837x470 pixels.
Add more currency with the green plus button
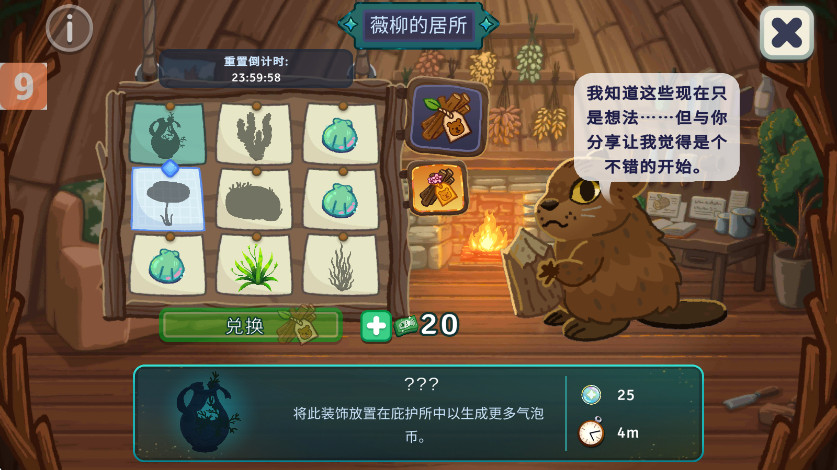376,326
